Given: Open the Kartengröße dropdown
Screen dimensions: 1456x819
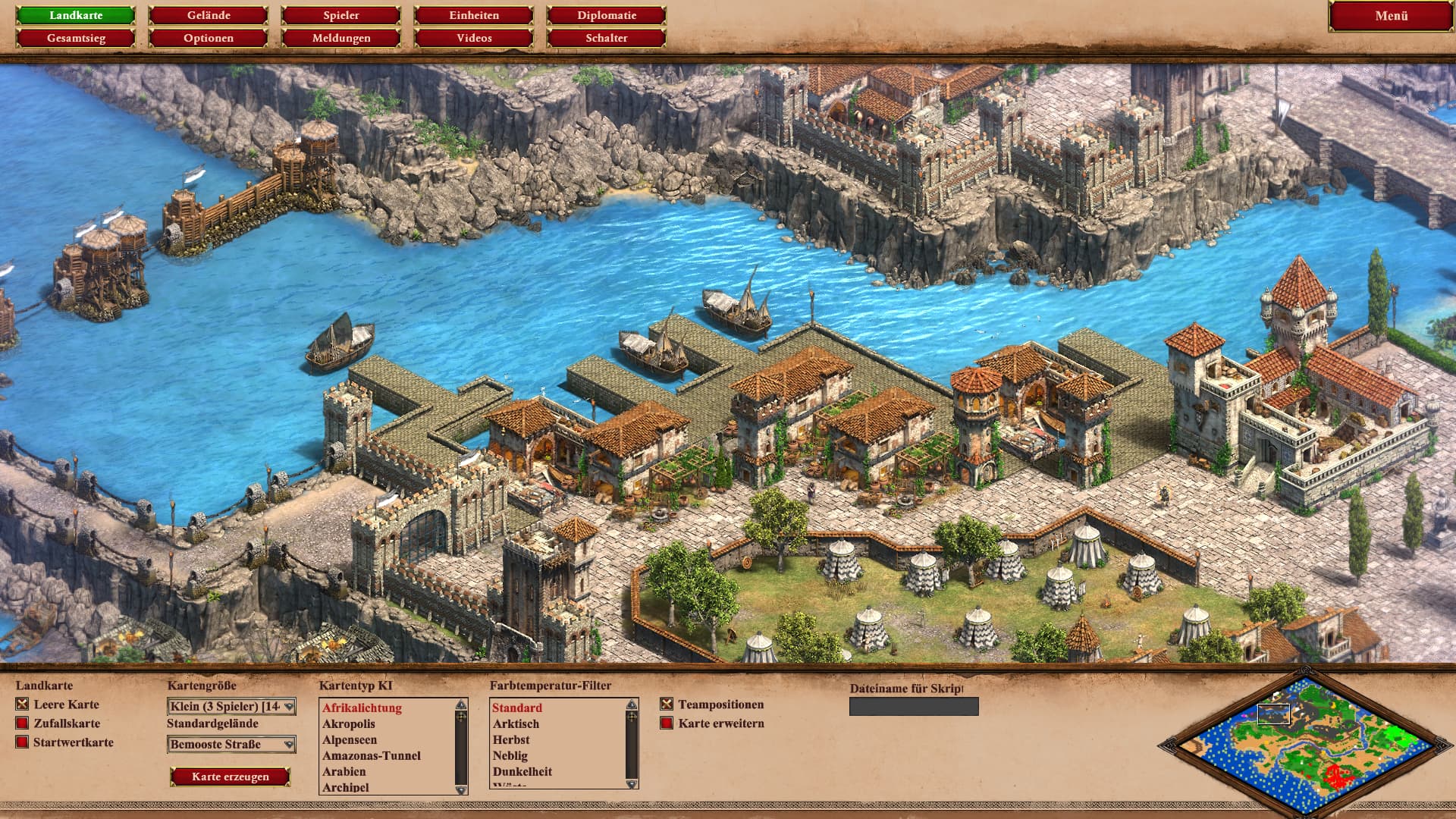Looking at the screenshot, I should pos(231,707).
